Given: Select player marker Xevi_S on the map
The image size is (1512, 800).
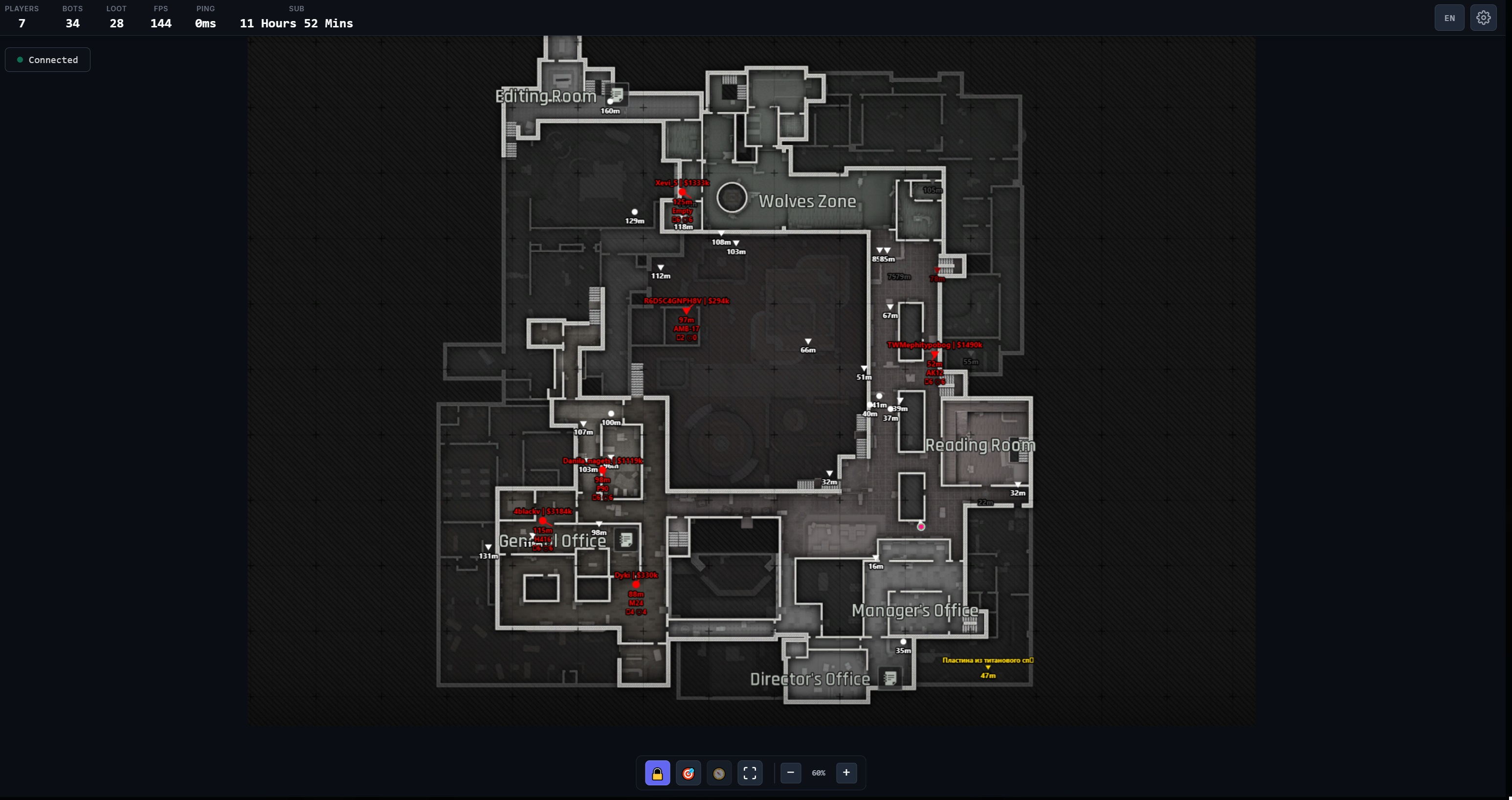Looking at the screenshot, I should pos(682,192).
